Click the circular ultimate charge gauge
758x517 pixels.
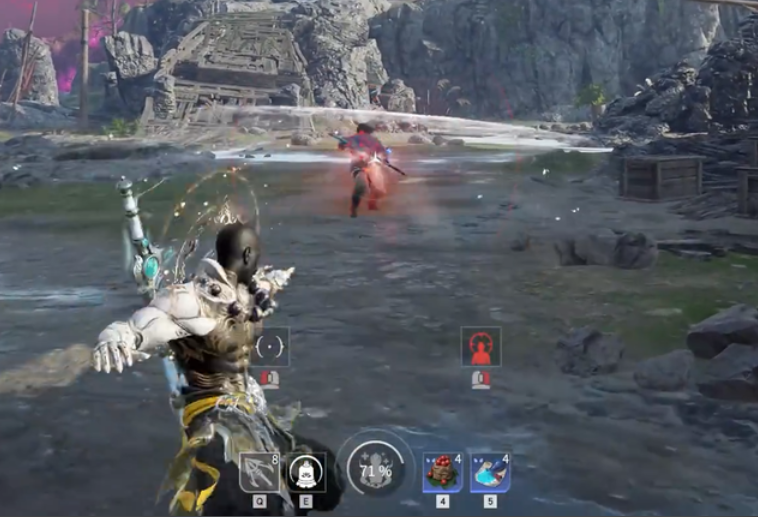coord(375,468)
